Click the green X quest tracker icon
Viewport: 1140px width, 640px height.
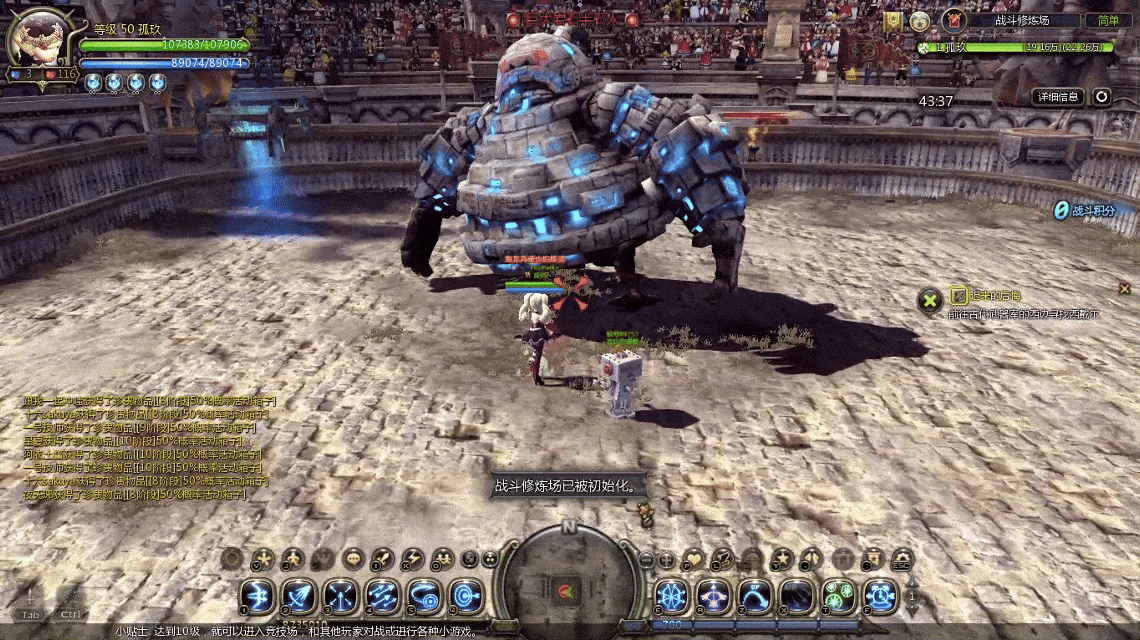click(931, 299)
